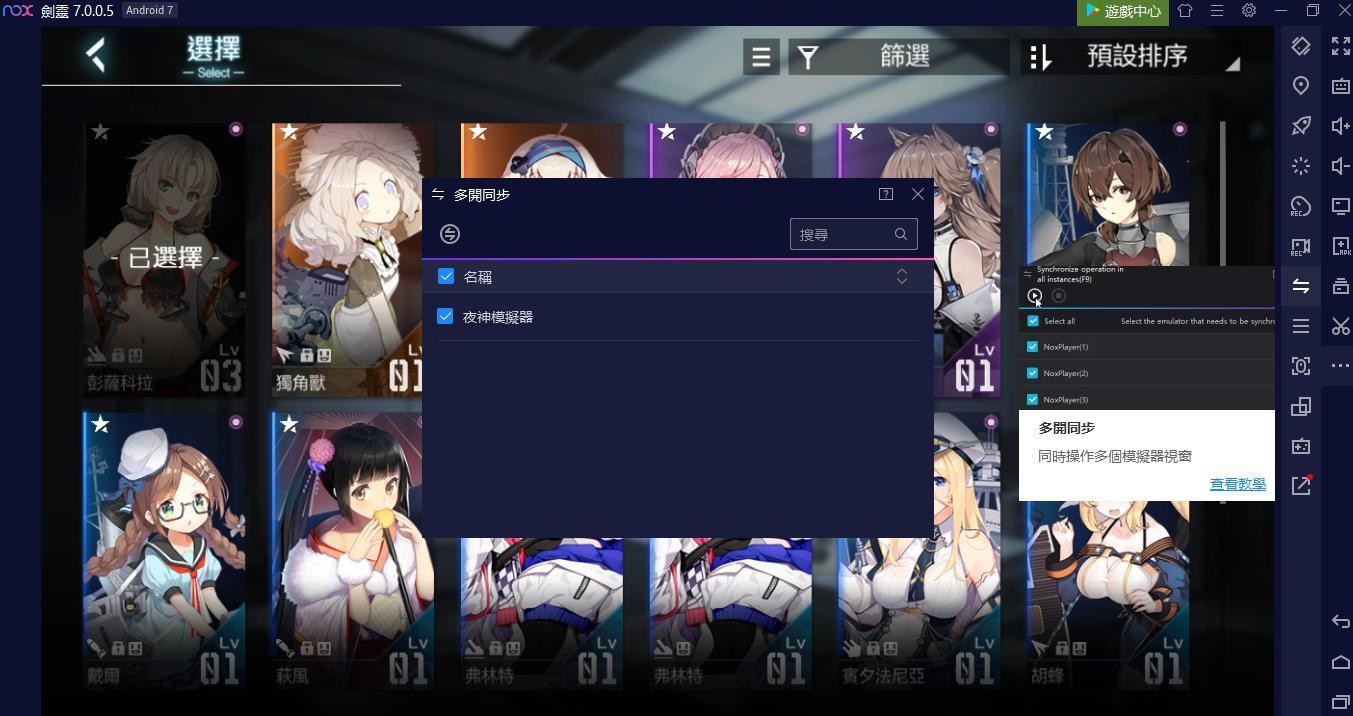This screenshot has width=1353, height=716.
Task: Open the 多開同步 dialog help icon
Action: pyautogui.click(x=886, y=194)
